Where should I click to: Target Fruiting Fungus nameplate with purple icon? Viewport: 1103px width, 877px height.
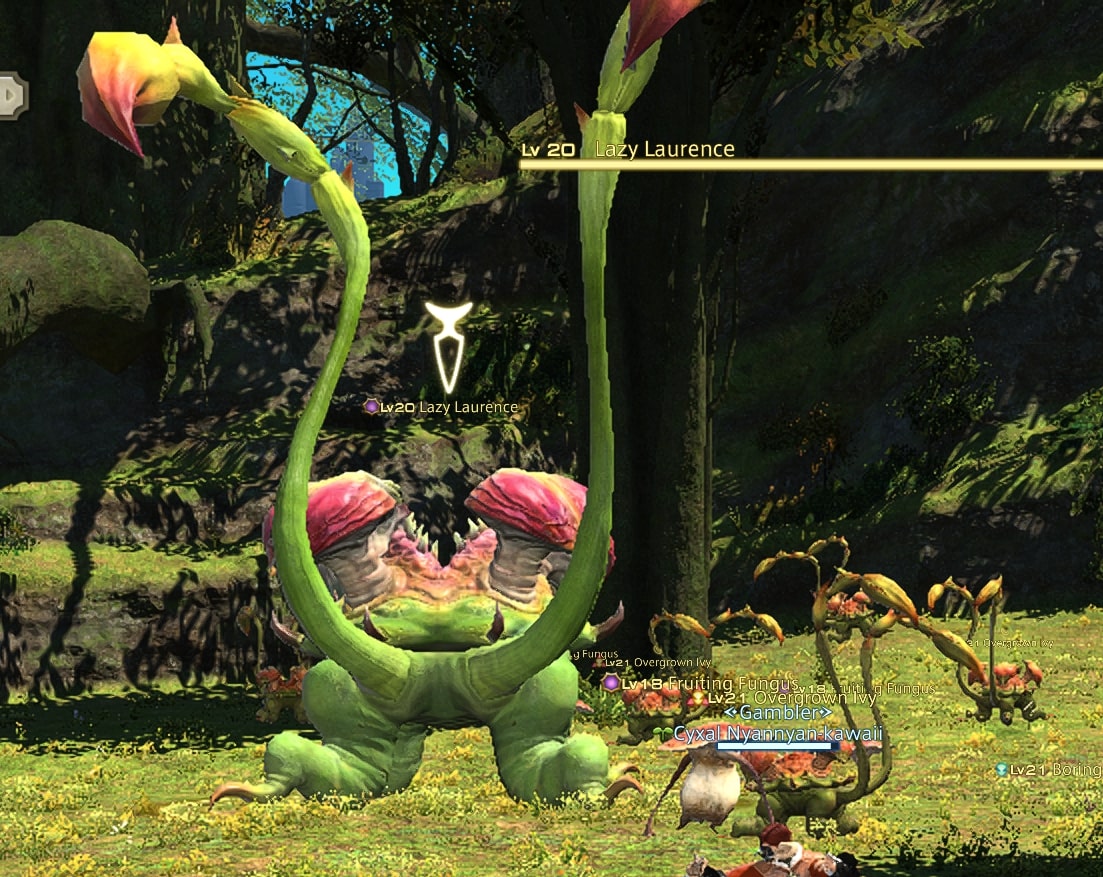pos(700,684)
